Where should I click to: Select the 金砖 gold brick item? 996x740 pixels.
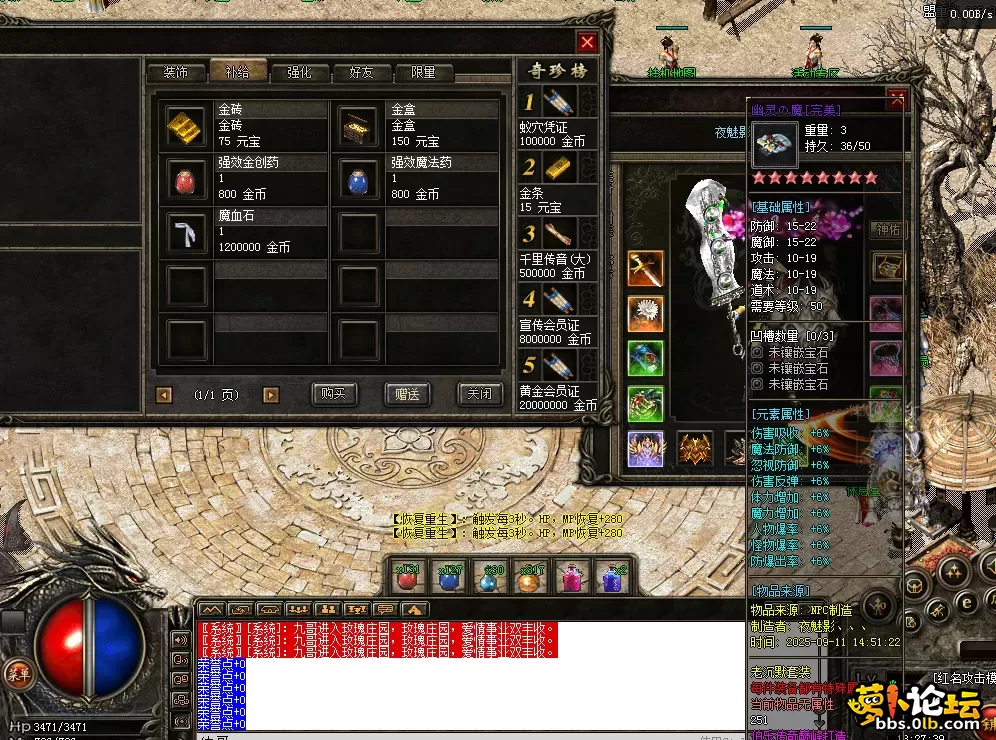(x=186, y=125)
